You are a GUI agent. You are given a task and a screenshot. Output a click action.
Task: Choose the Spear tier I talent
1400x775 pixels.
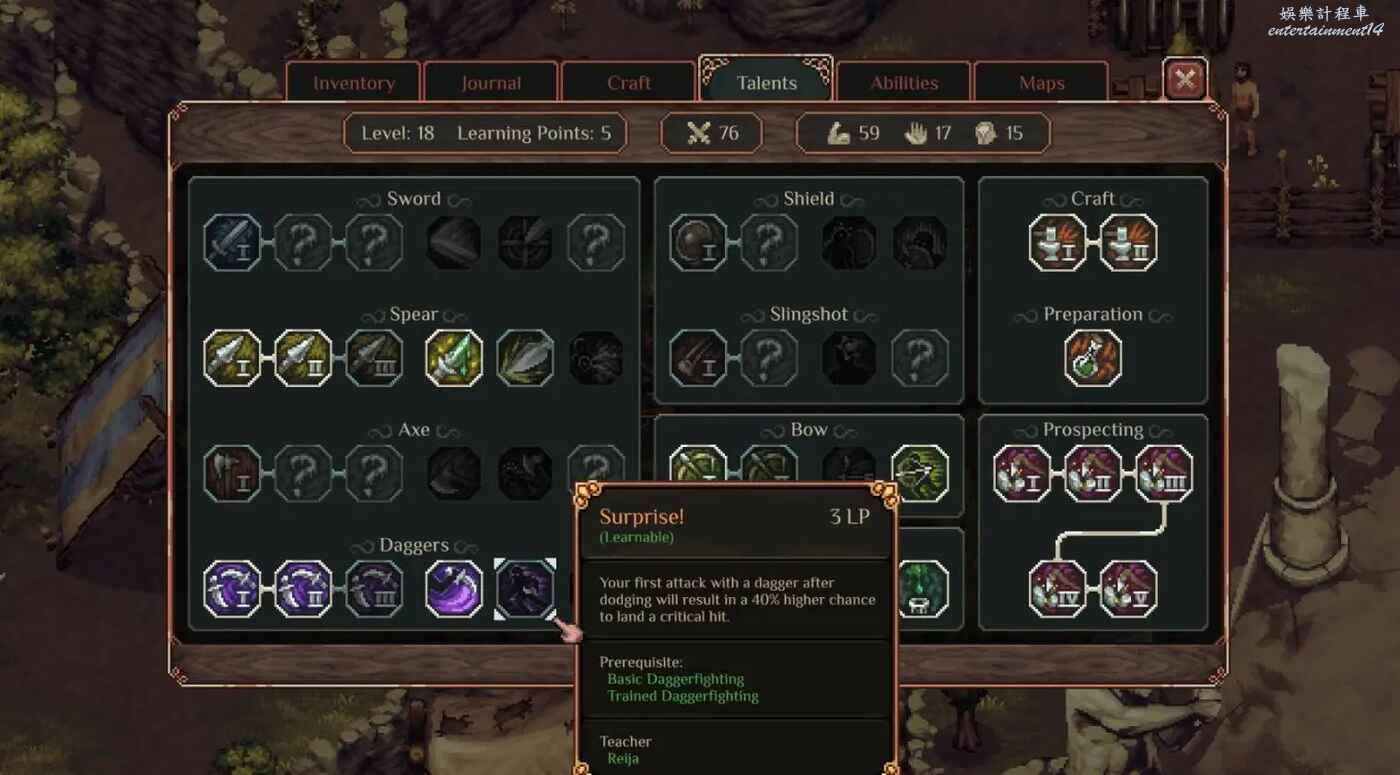point(233,358)
